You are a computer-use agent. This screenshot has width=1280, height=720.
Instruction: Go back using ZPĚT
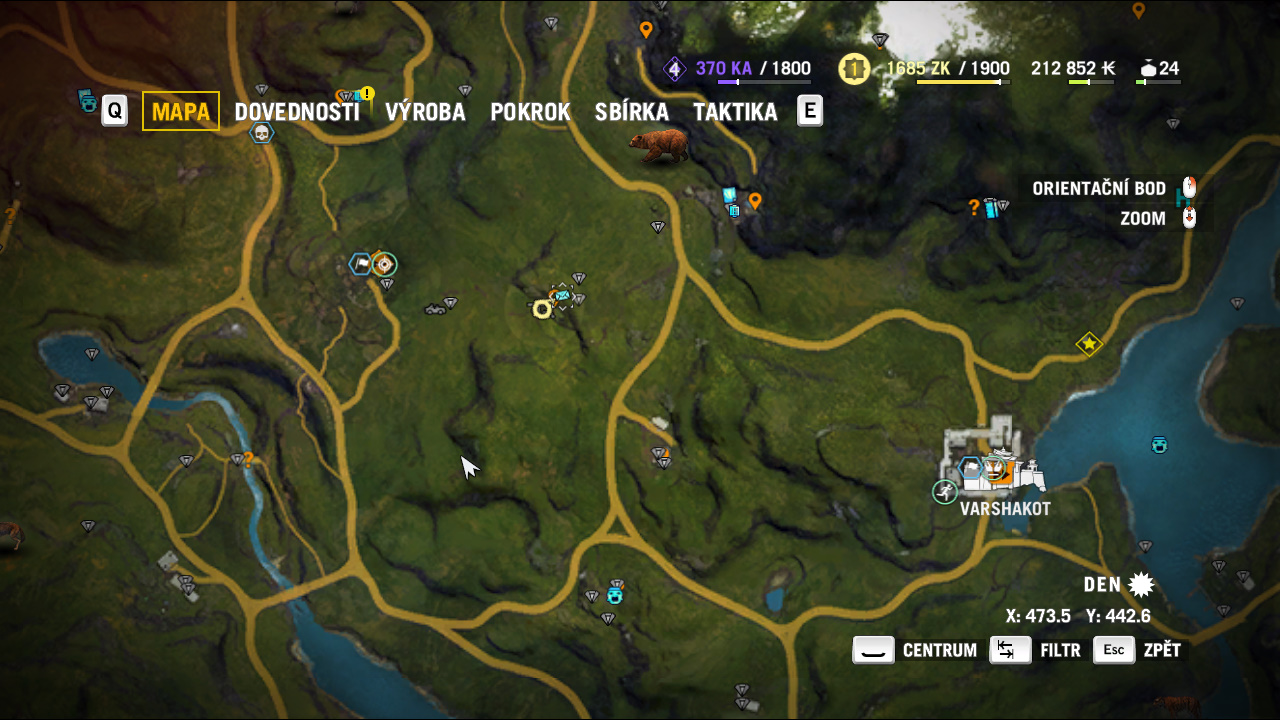pyautogui.click(x=1138, y=650)
